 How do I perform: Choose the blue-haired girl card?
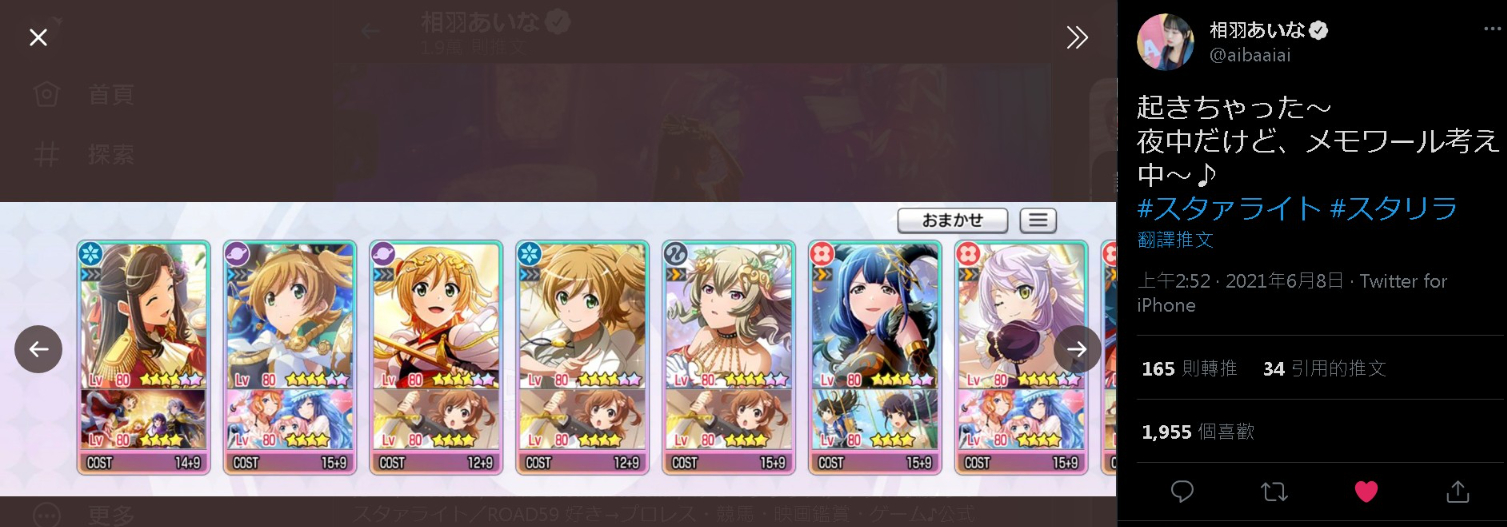tap(874, 357)
